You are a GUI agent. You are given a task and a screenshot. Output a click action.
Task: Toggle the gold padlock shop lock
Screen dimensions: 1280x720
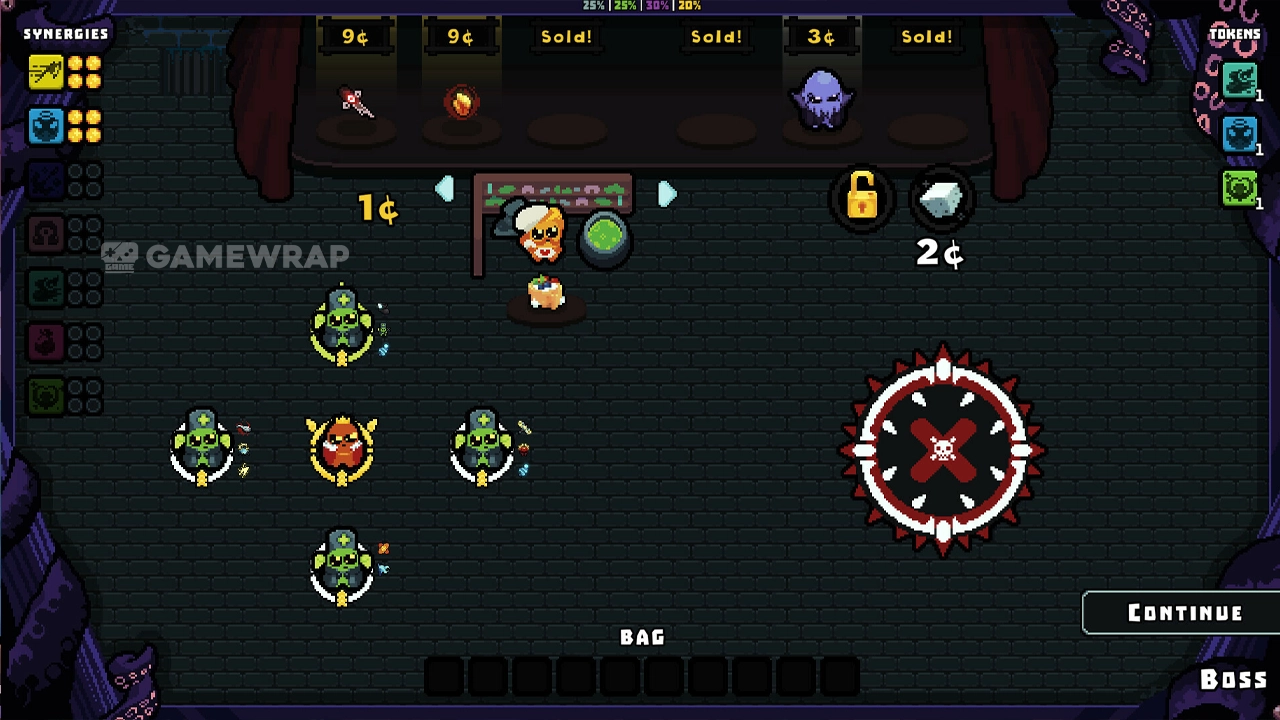(862, 197)
